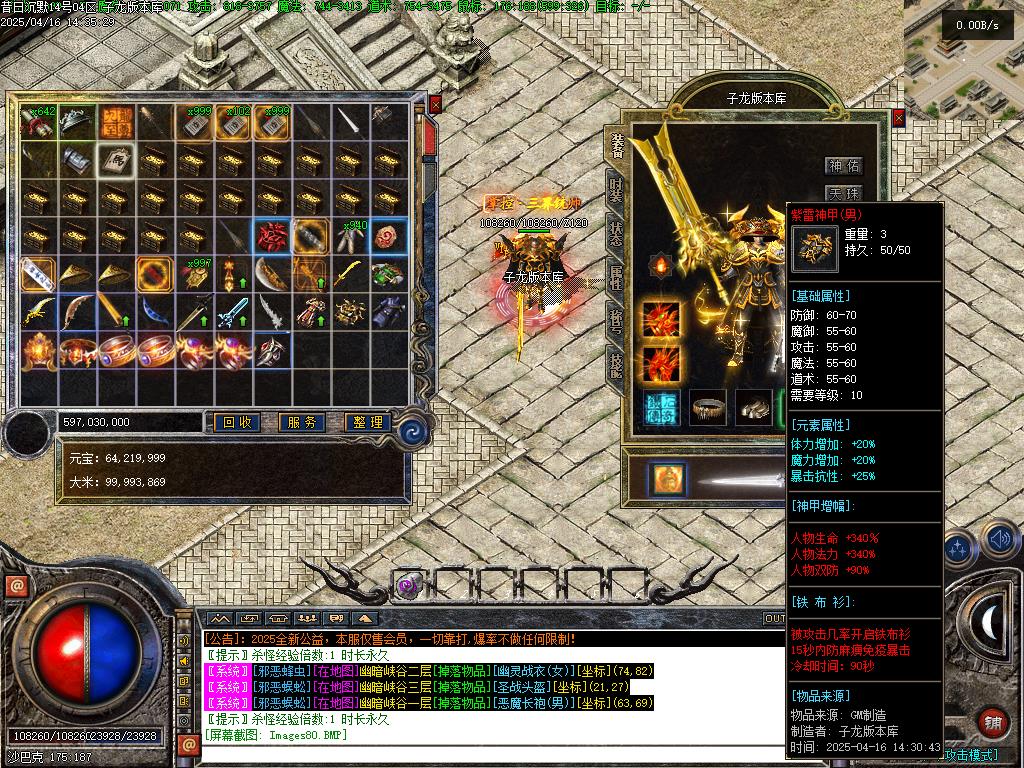Close the character equipment panel
The image size is (1024, 768).
click(x=898, y=117)
